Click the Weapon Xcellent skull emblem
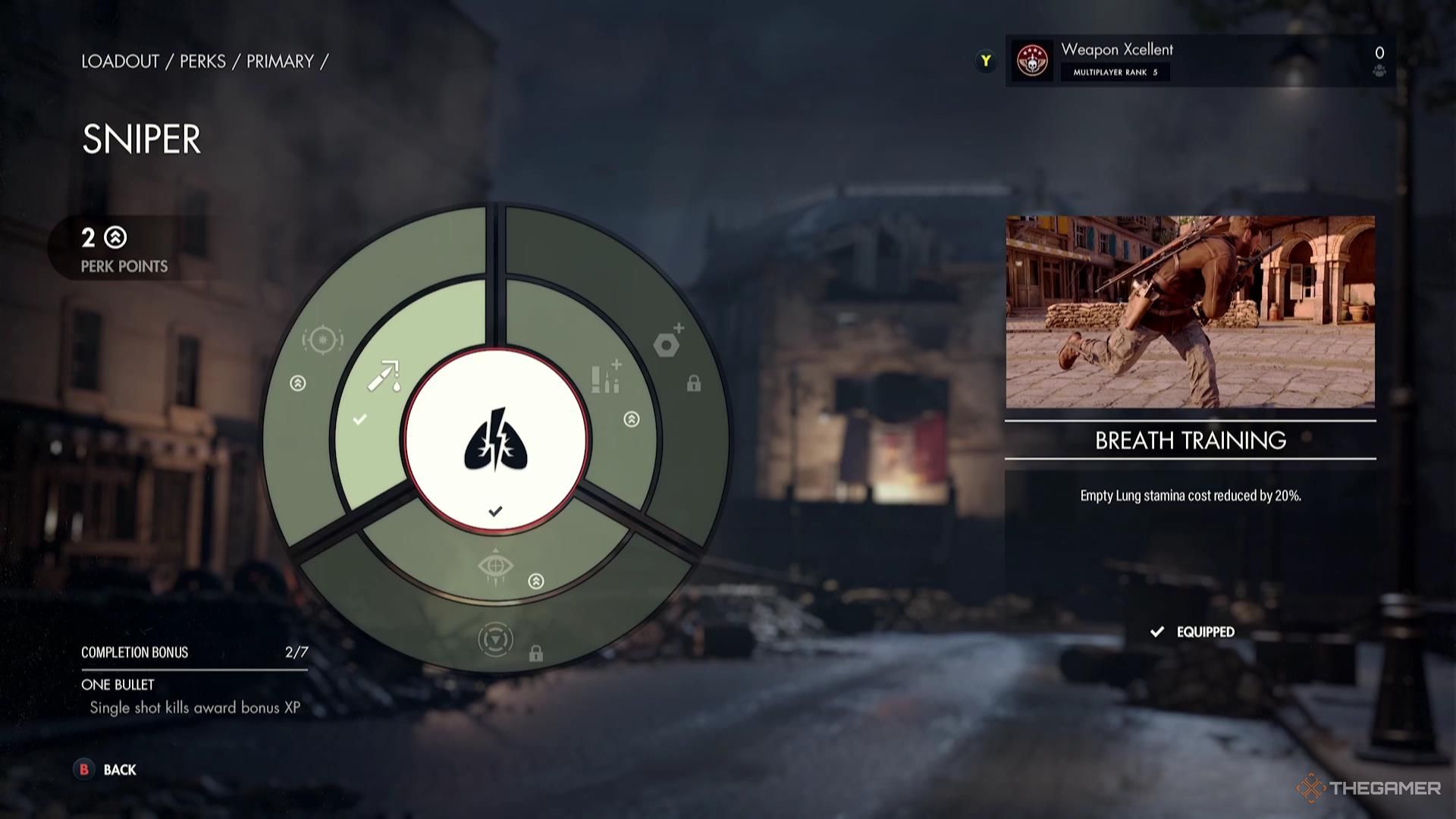 [1031, 61]
